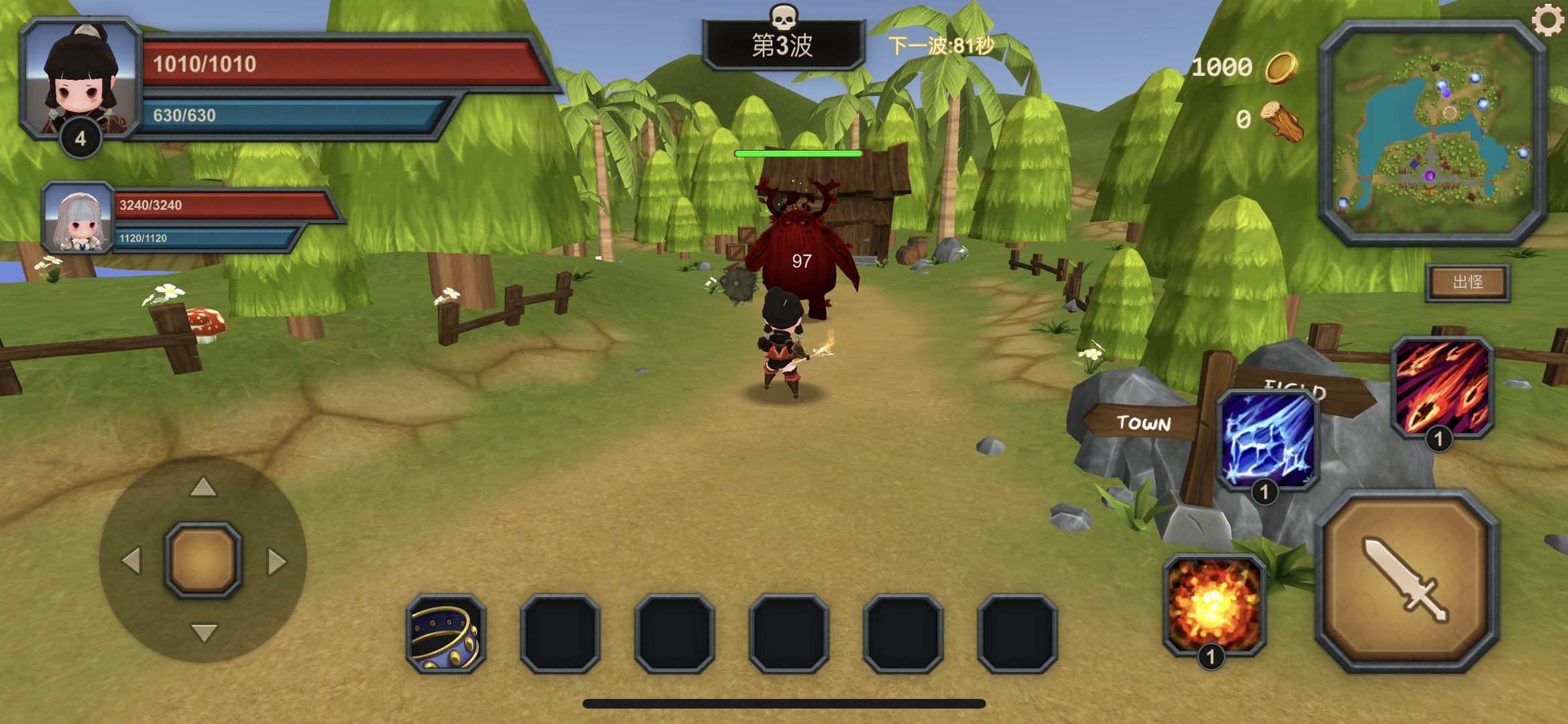Open the minimap
The image size is (1568, 724).
[x=1432, y=131]
